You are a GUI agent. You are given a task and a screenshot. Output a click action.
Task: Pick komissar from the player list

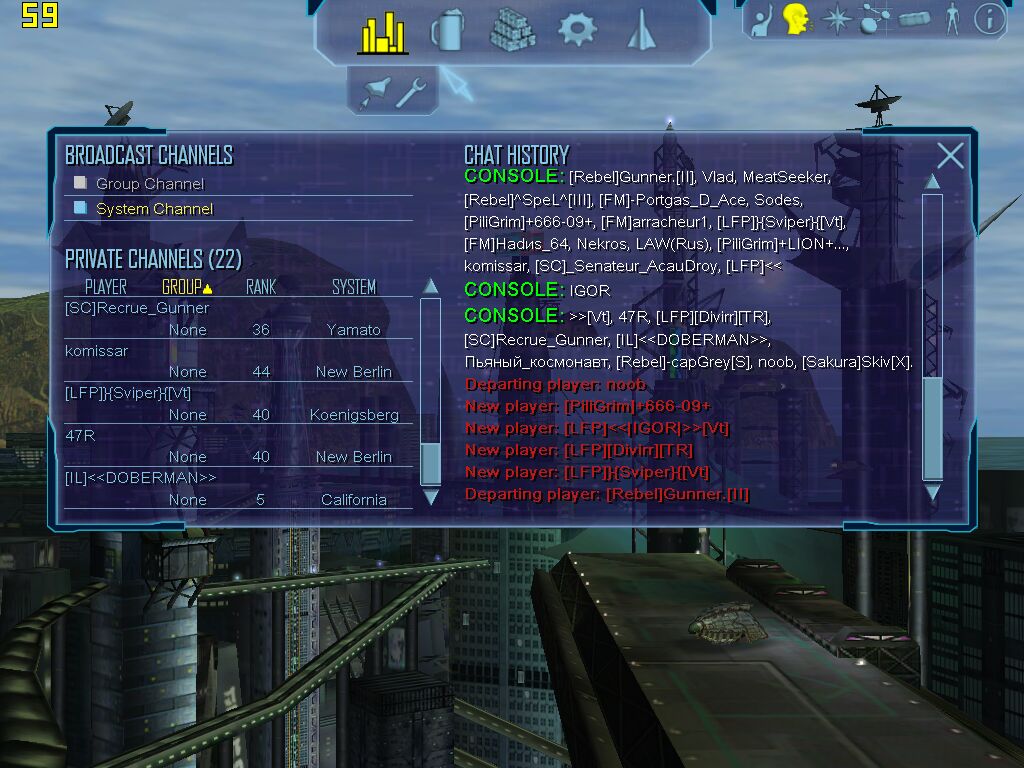(x=96, y=351)
